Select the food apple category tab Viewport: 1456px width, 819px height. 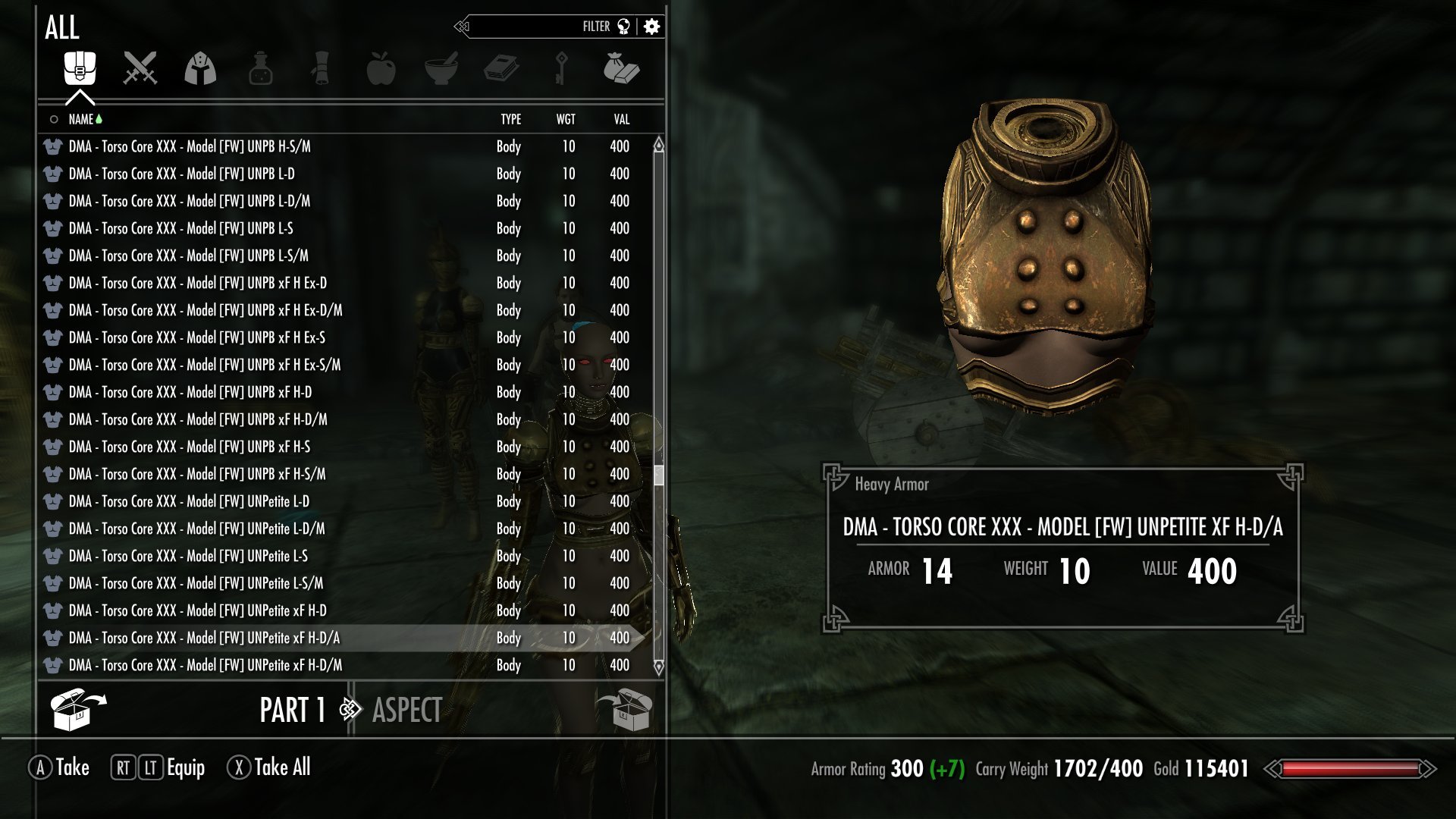[381, 69]
